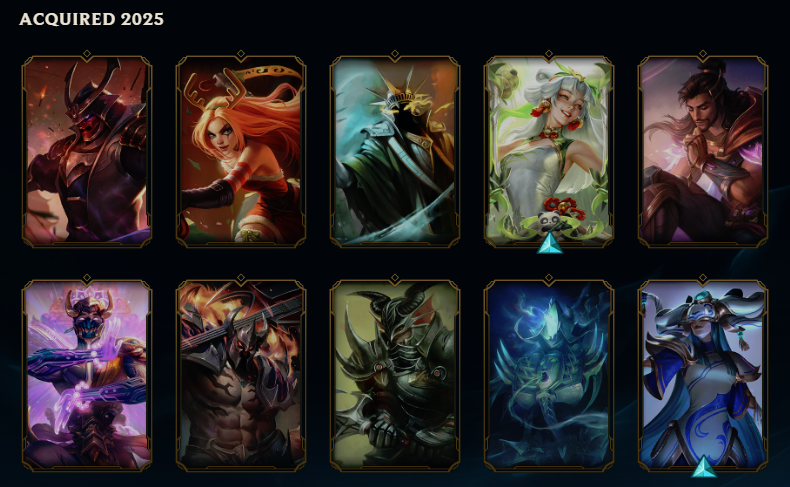Open the praying dark-haired man skin card
The height and width of the screenshot is (487, 790).
[703, 152]
